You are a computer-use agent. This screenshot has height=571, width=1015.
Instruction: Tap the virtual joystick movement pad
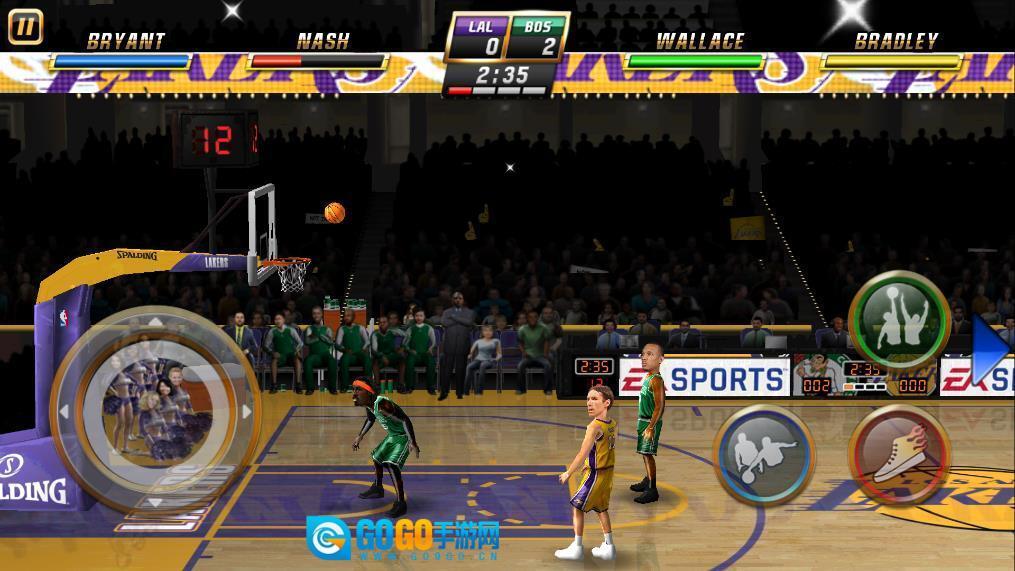pos(155,411)
